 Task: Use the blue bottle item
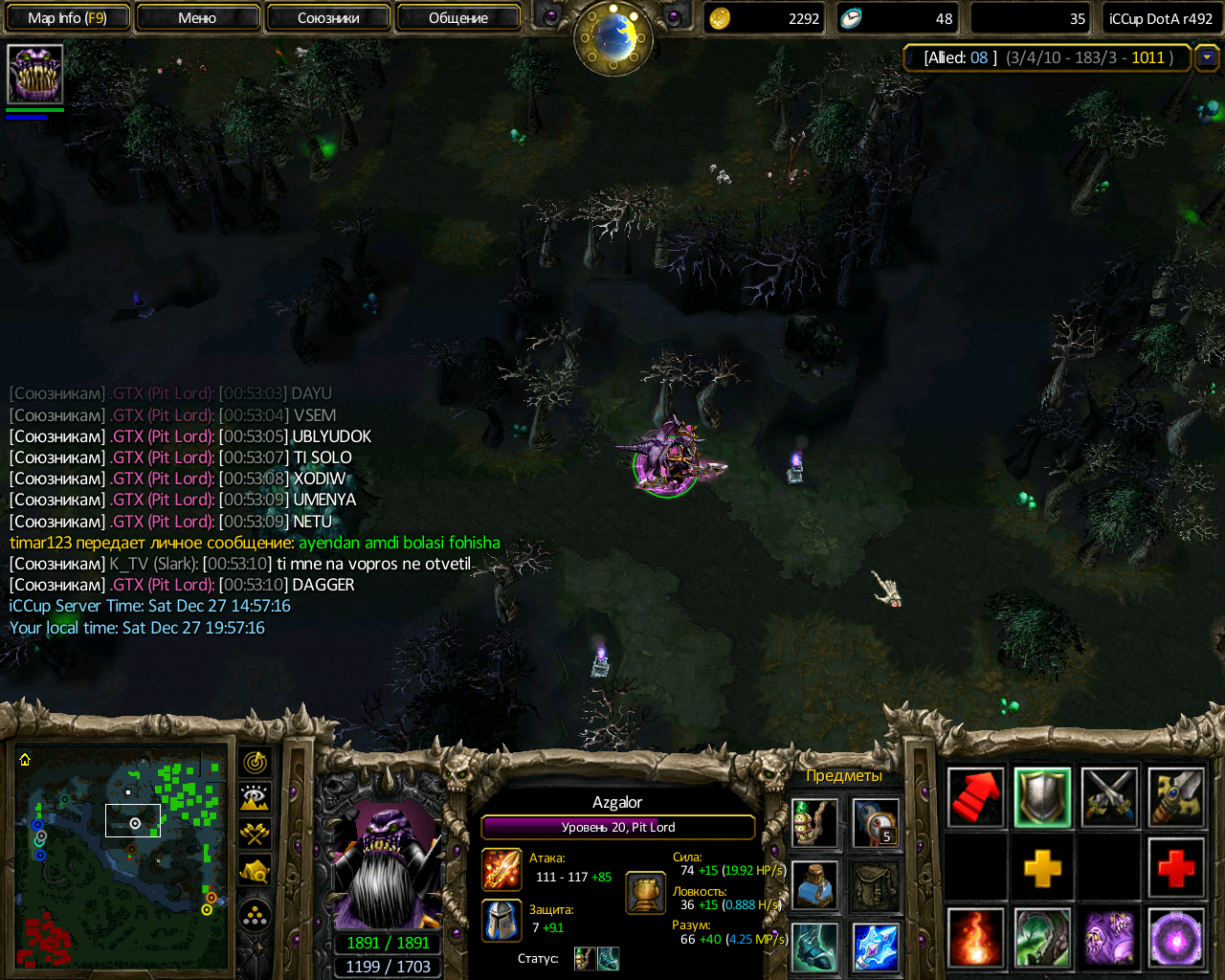click(814, 883)
